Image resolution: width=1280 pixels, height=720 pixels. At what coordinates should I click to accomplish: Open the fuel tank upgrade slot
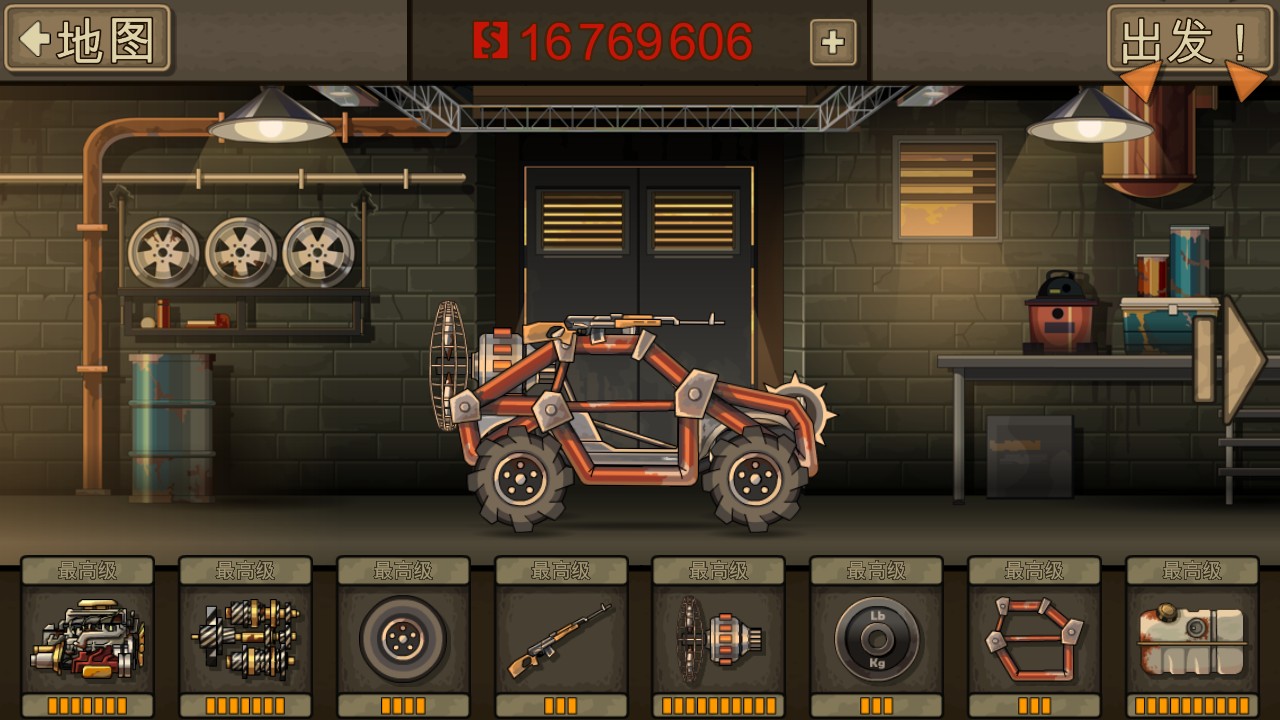(x=1193, y=638)
